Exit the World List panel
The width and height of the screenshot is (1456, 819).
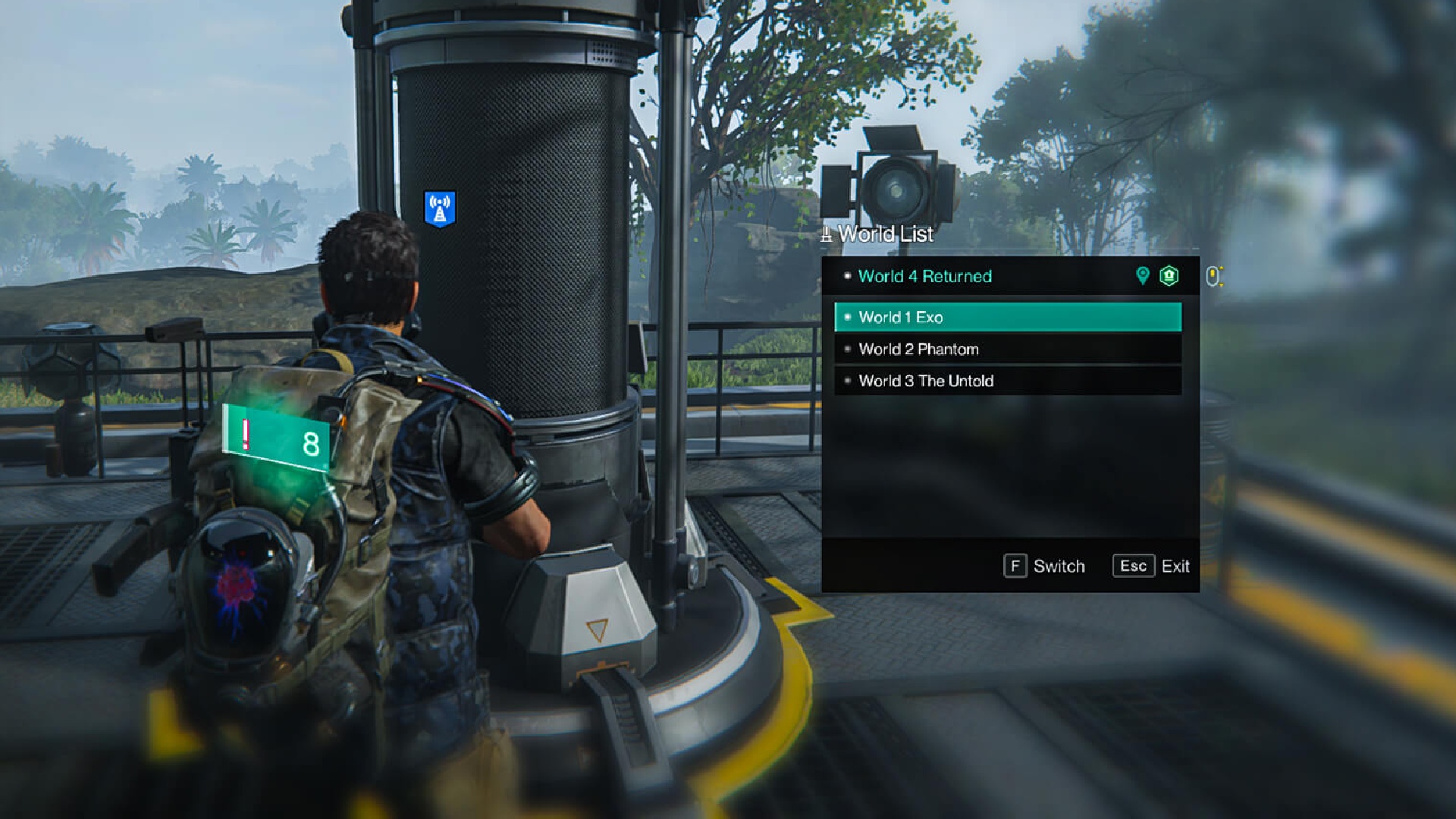tap(1151, 566)
